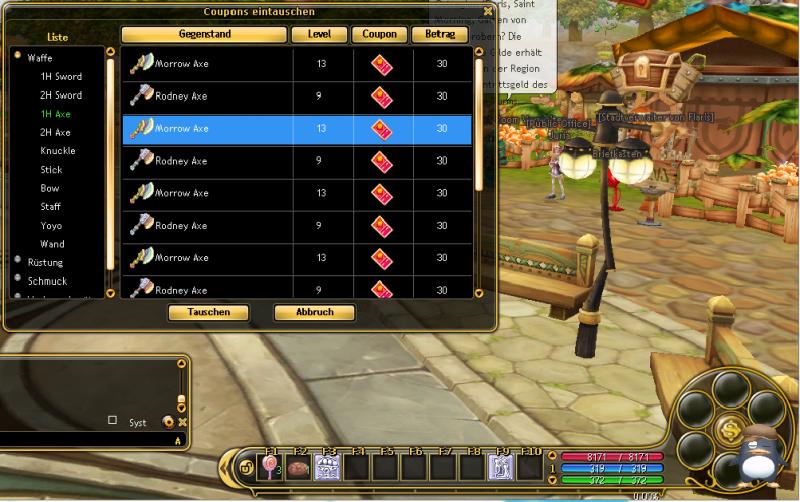Click the Betrag column header
This screenshot has width=800, height=502.
coord(440,35)
